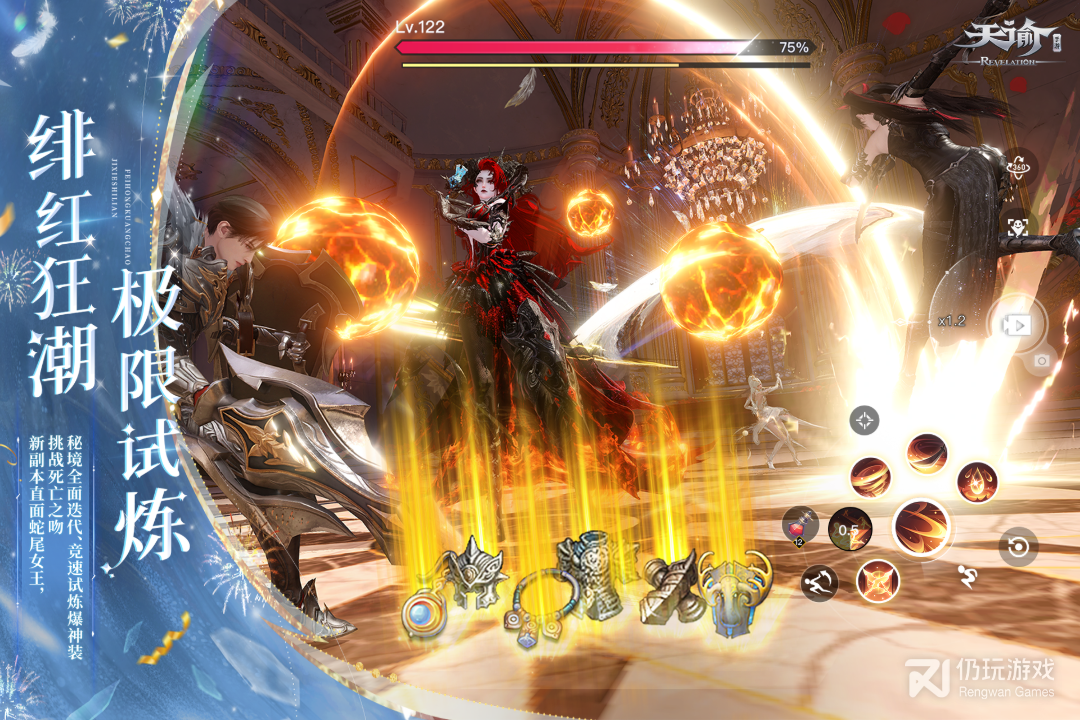Activate the crossed flame burst skill
The image size is (1080, 720).
(x=877, y=580)
